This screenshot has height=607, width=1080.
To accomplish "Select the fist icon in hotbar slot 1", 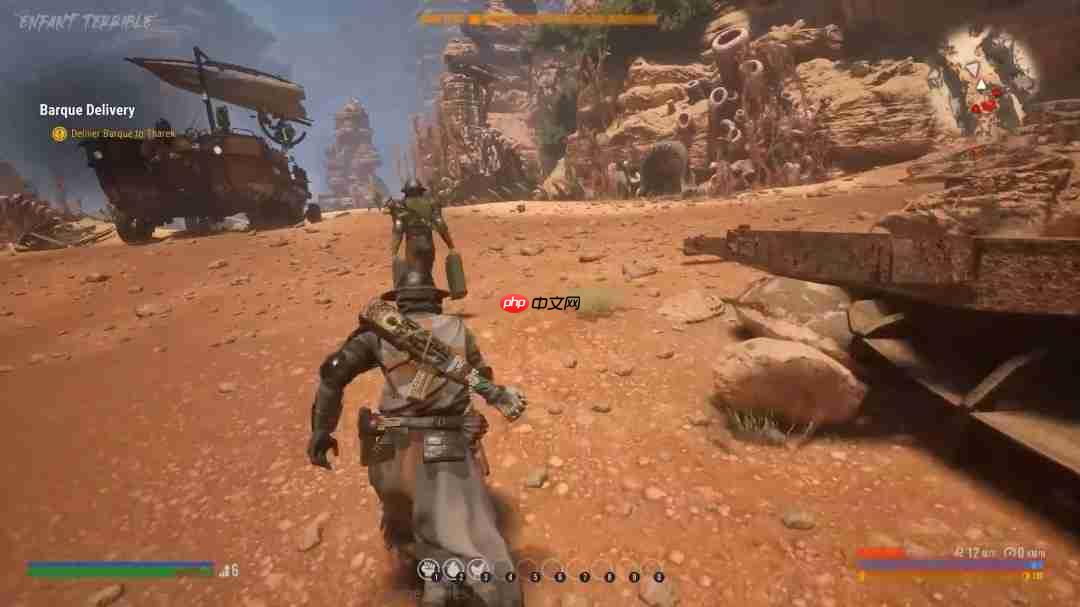I will coord(428,568).
